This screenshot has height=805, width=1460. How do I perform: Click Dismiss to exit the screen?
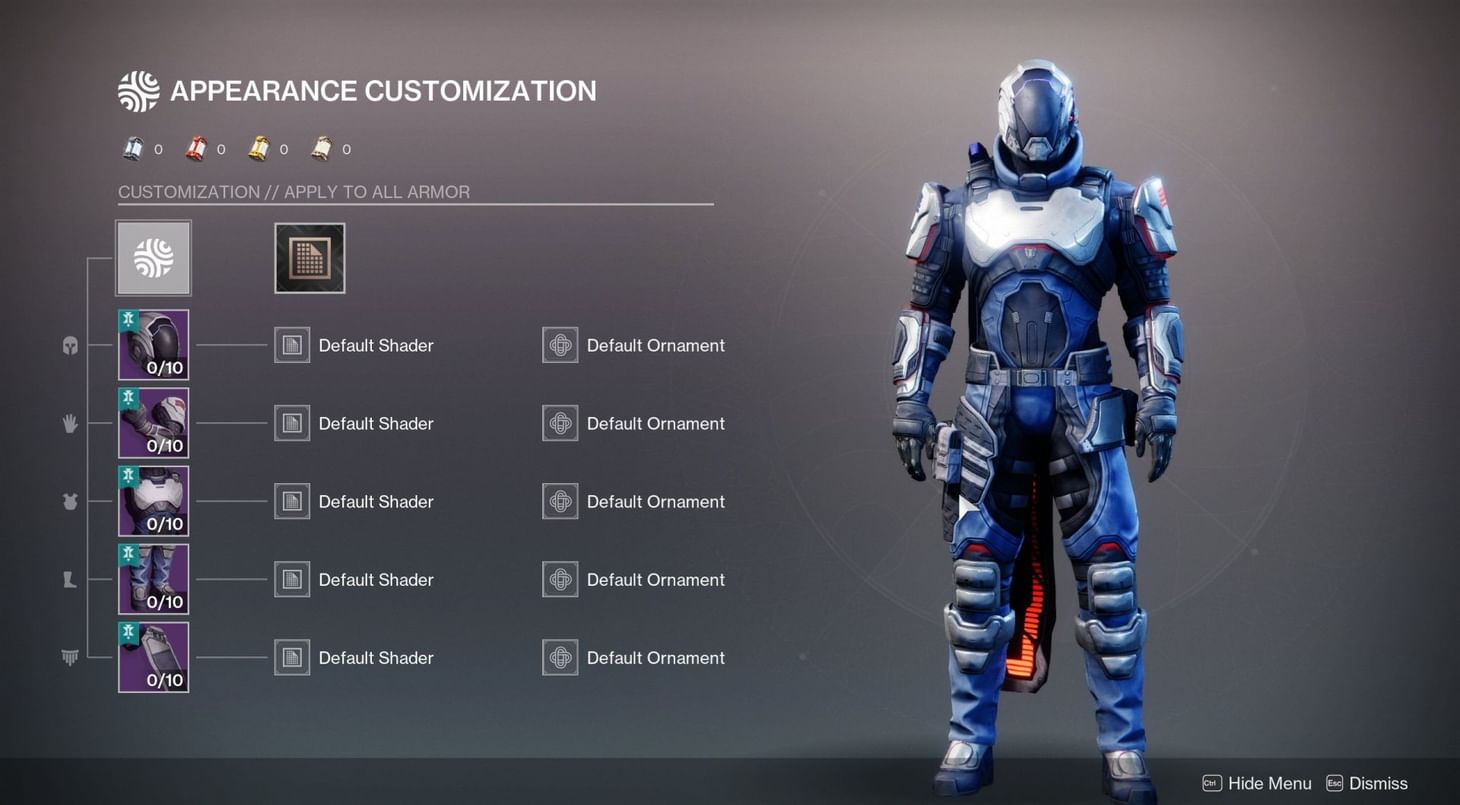click(x=1380, y=783)
